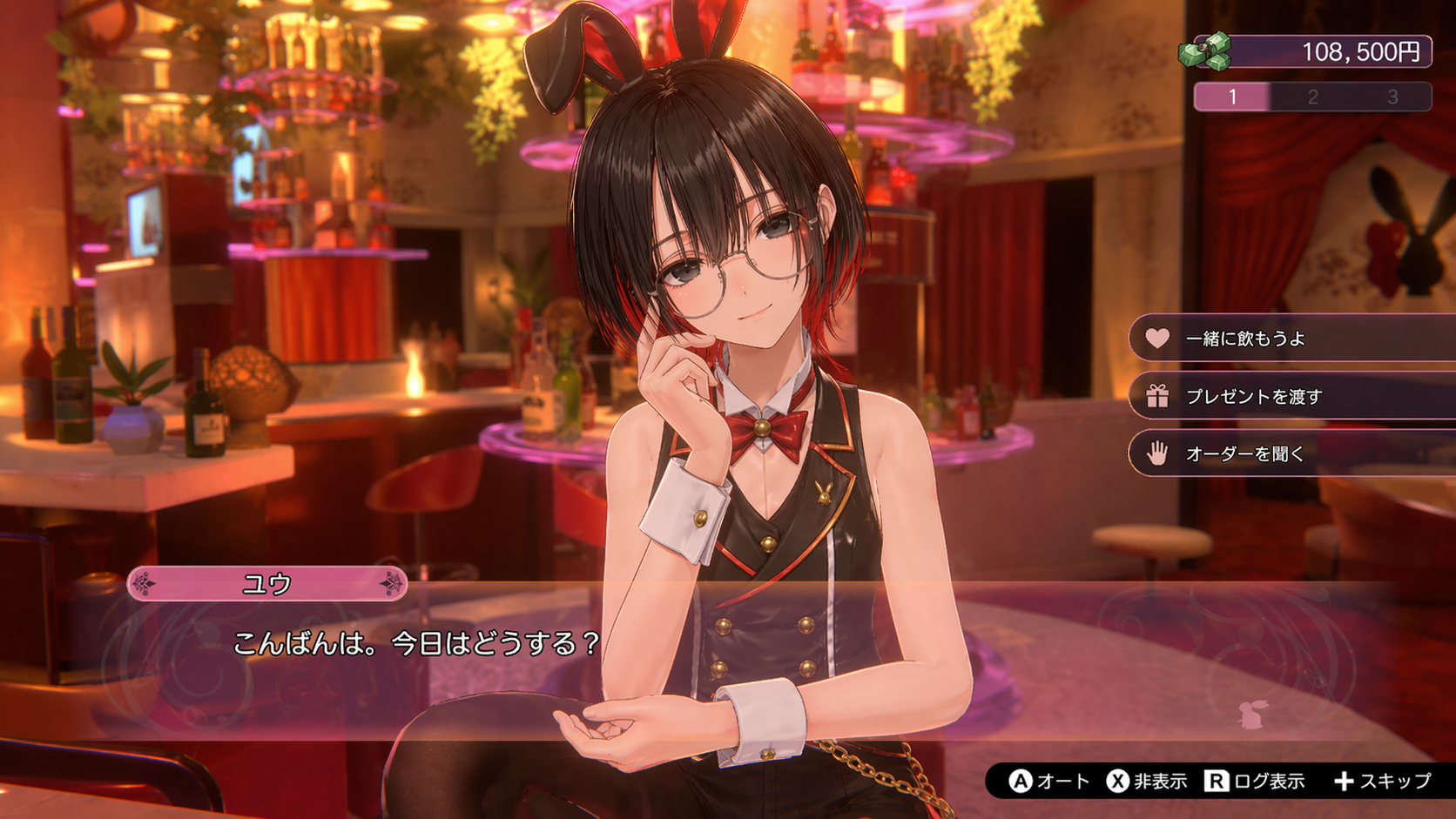Choose the 一緒に飲もうよ dialogue option

tap(1245, 339)
